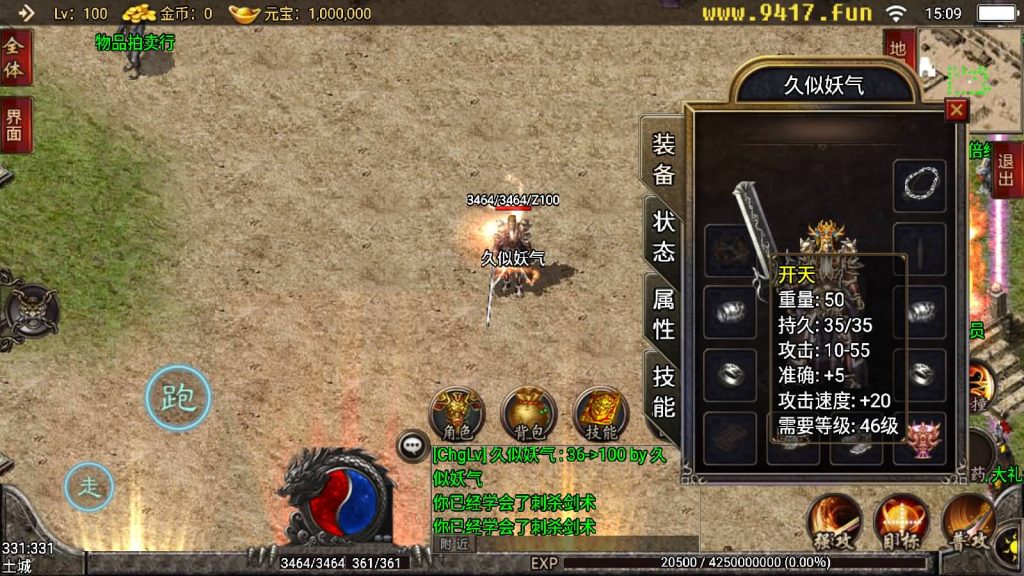Click the 全体 button
The width and height of the screenshot is (1024, 576).
click(x=15, y=57)
